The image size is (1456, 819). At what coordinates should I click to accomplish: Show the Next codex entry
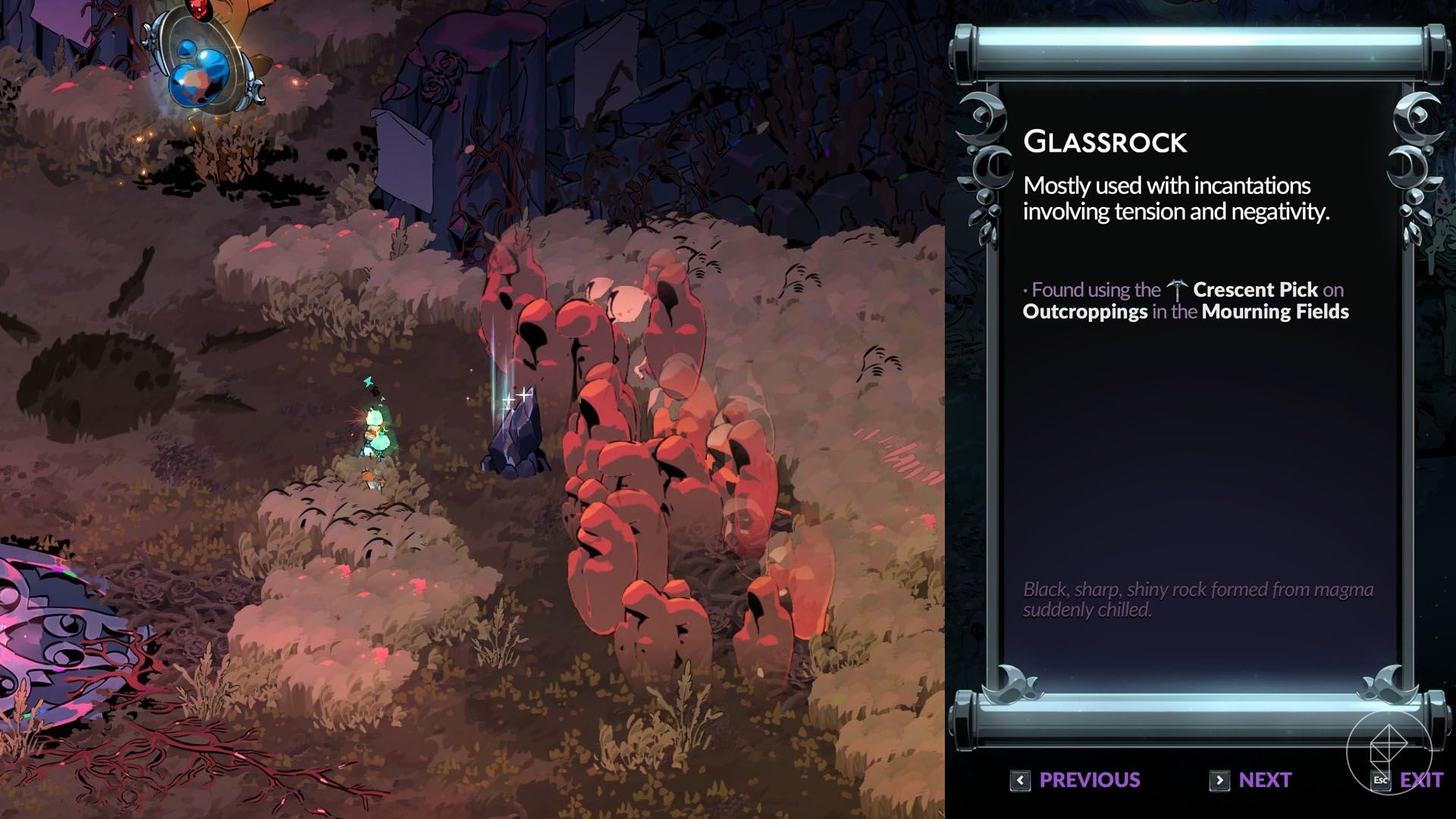1250,780
